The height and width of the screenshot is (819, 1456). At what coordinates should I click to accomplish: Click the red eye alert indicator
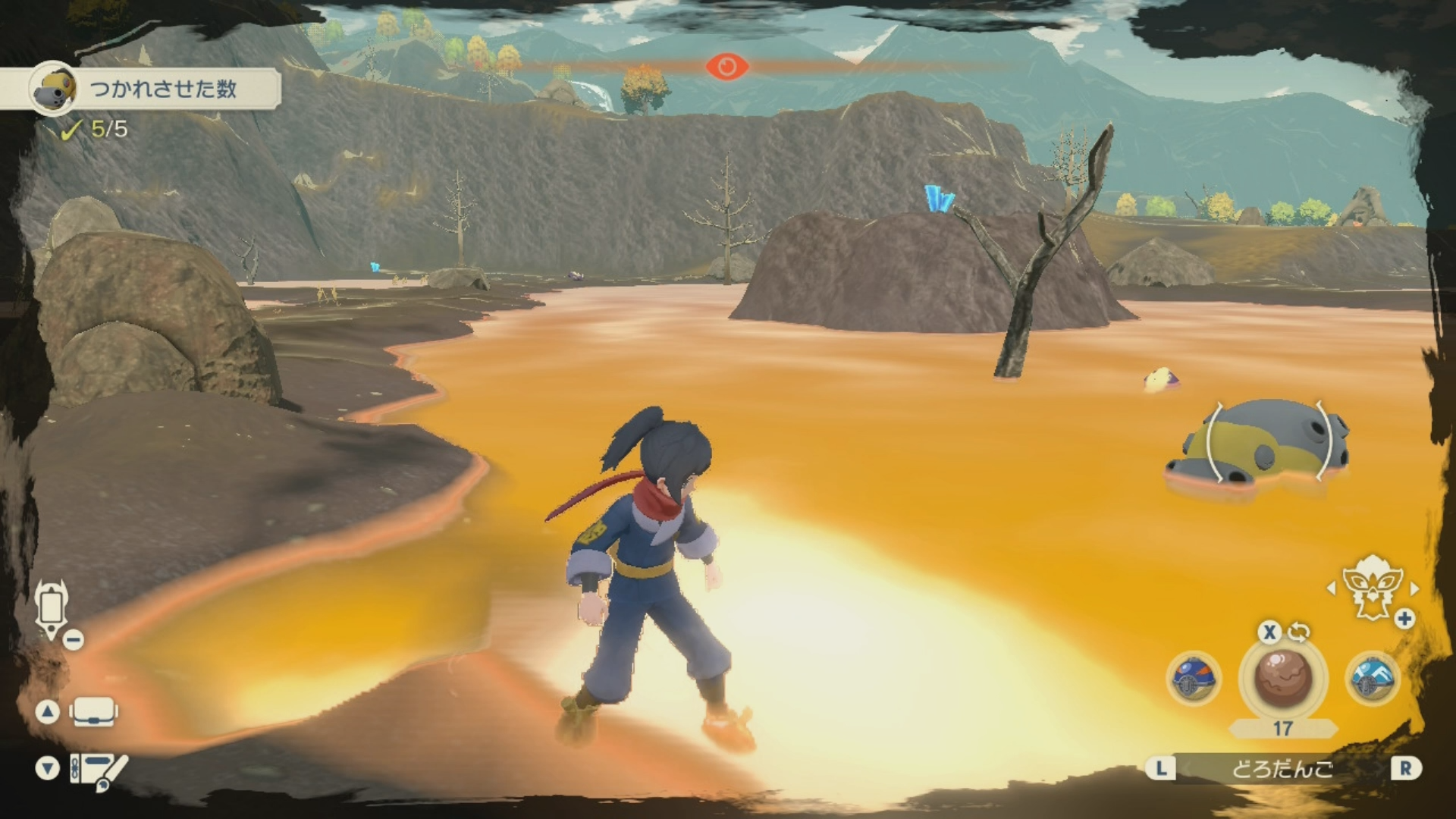pos(726,67)
